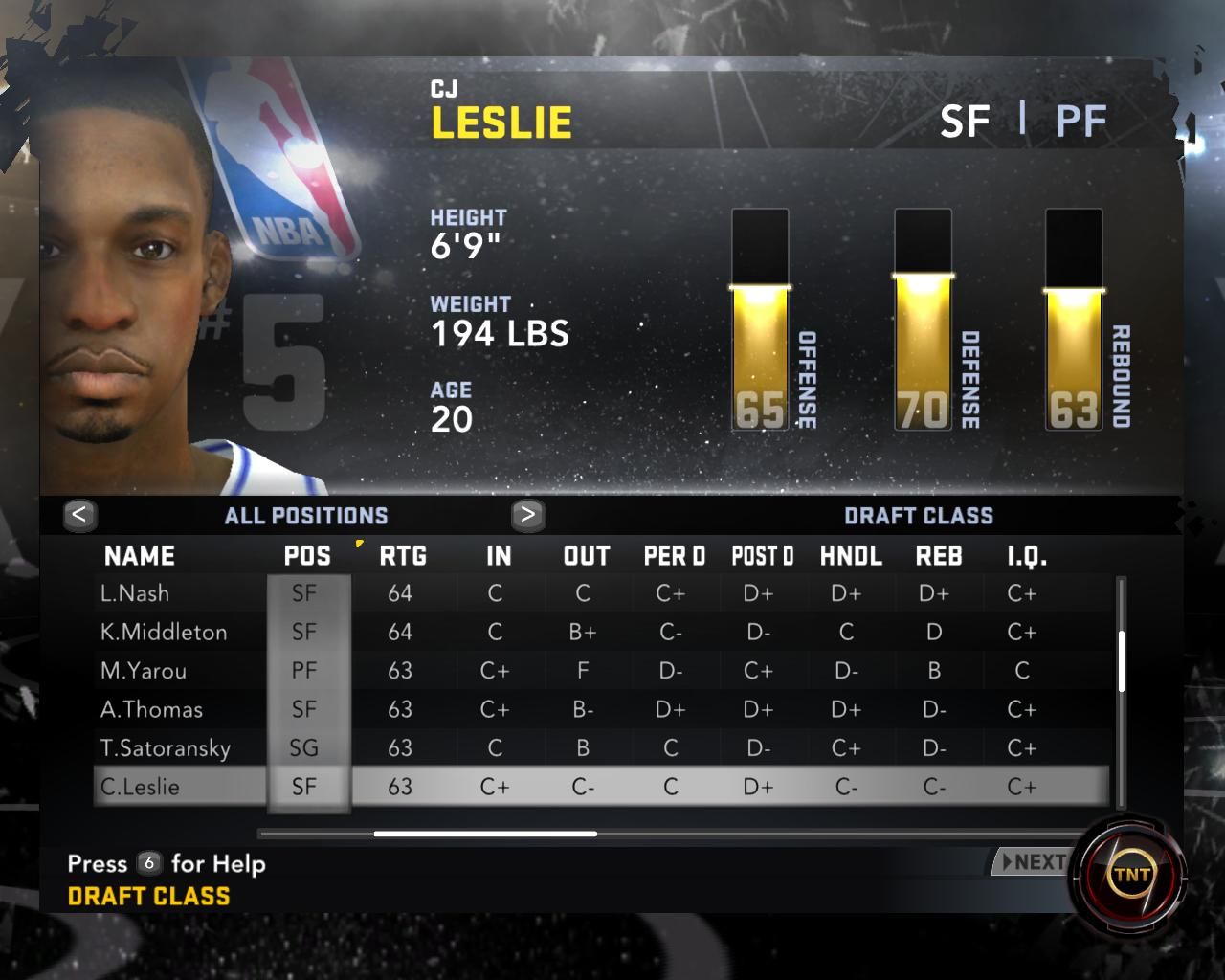Sort by HNDL column header
Viewport: 1225px width, 980px height.
pyautogui.click(x=851, y=556)
